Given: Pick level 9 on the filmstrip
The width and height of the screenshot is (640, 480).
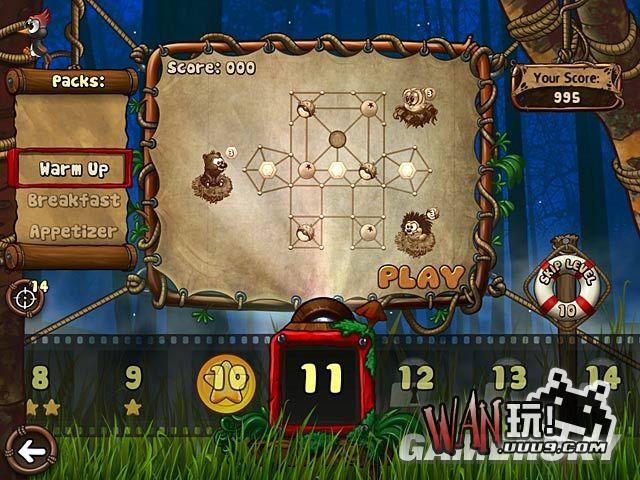Looking at the screenshot, I should click(132, 379).
